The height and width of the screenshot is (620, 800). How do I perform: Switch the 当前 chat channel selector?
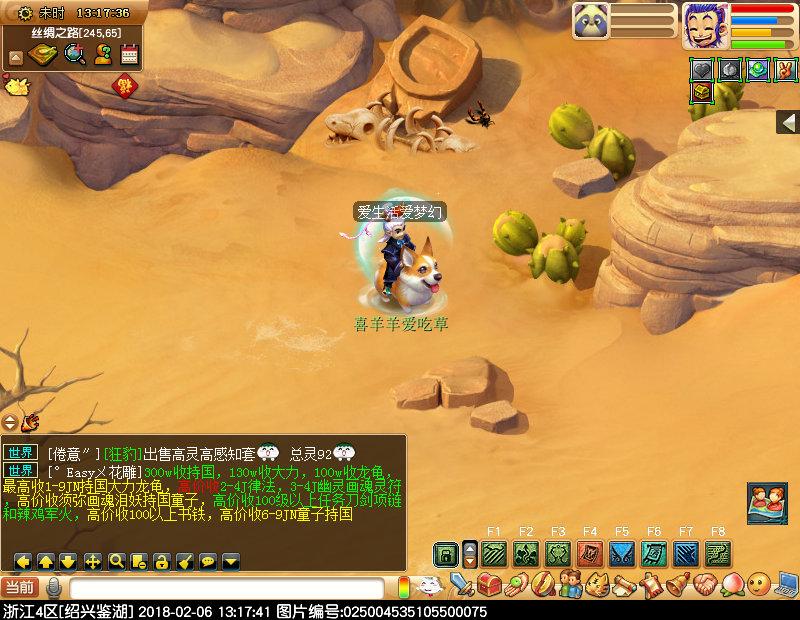(20, 587)
